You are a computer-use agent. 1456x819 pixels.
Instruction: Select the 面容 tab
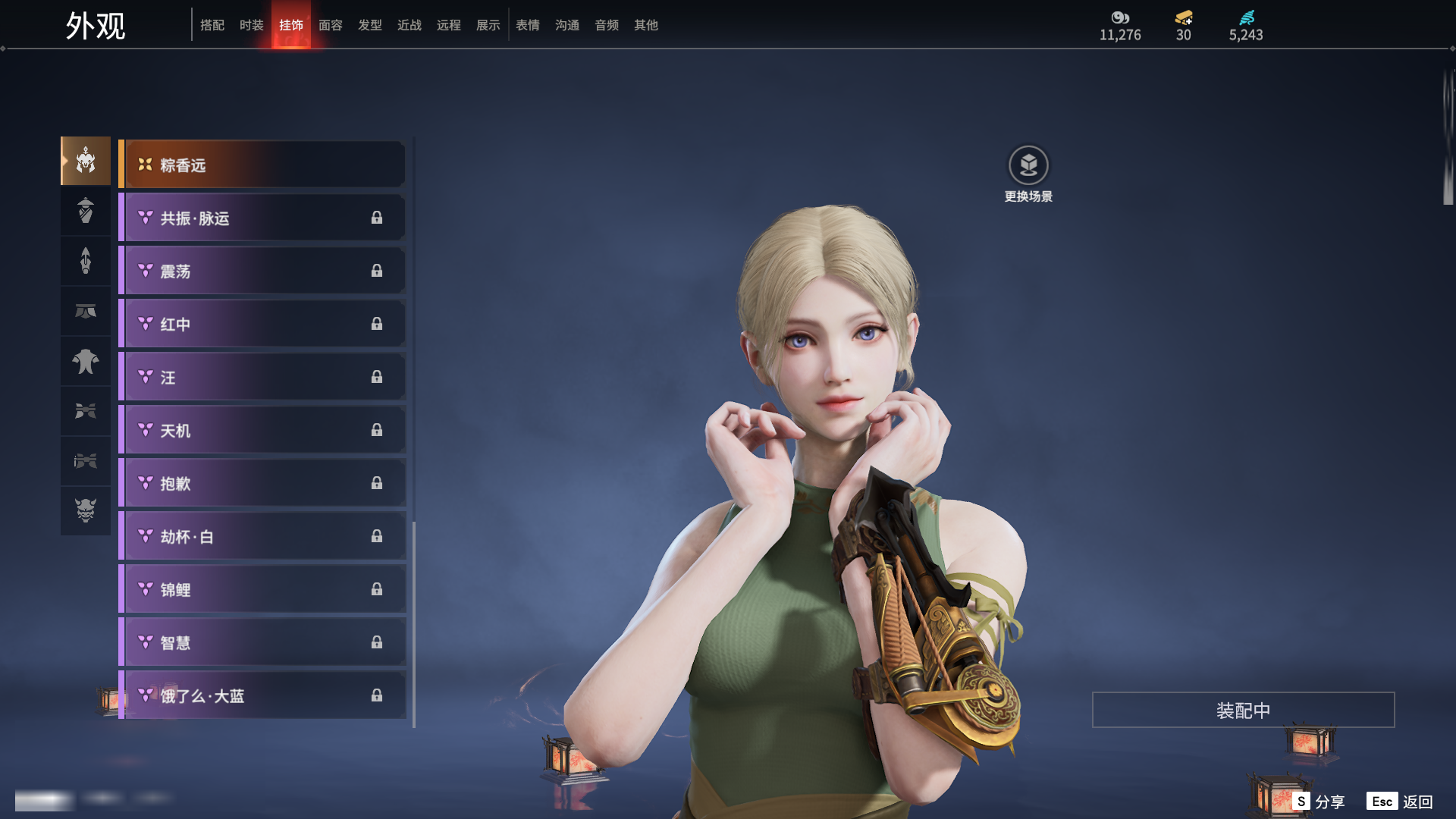coord(331,25)
